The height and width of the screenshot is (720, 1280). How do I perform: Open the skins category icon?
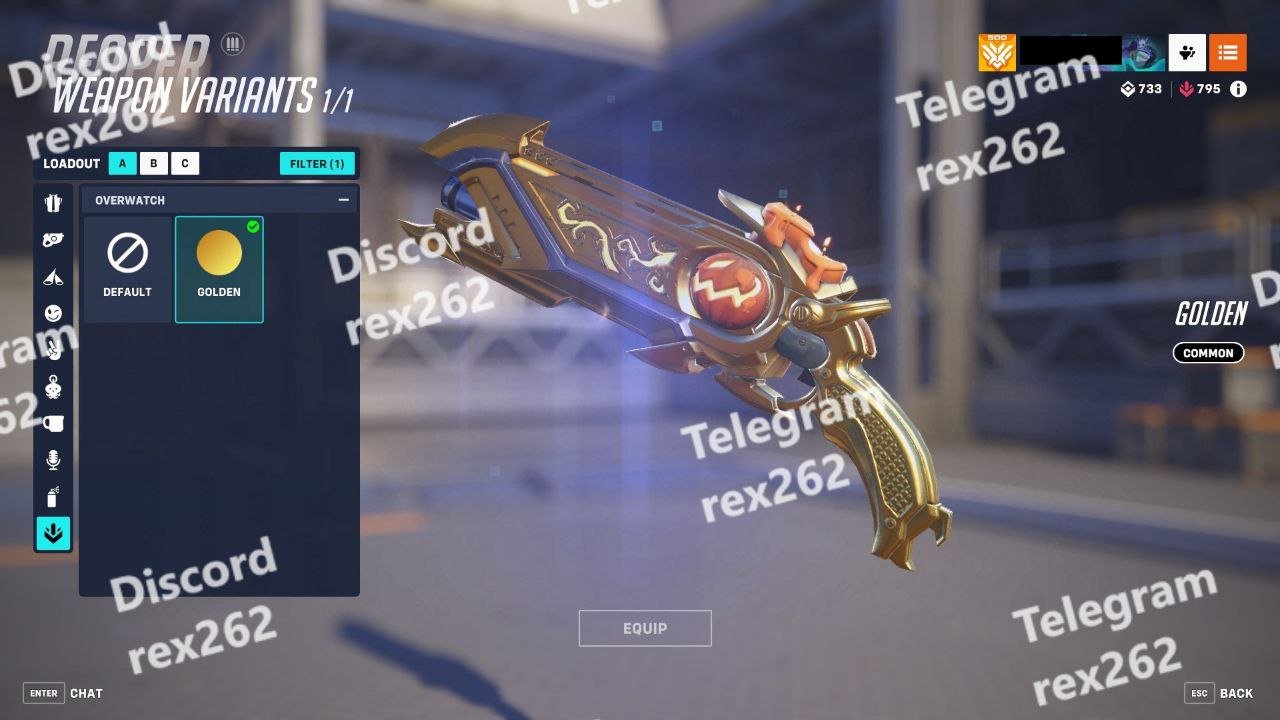point(54,203)
